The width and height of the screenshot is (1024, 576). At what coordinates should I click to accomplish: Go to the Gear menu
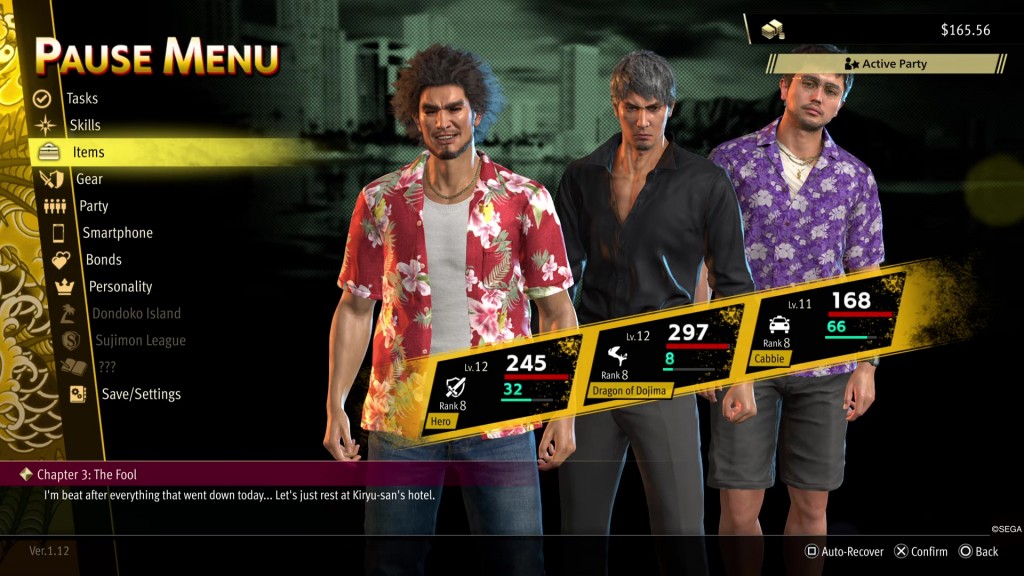(x=89, y=179)
